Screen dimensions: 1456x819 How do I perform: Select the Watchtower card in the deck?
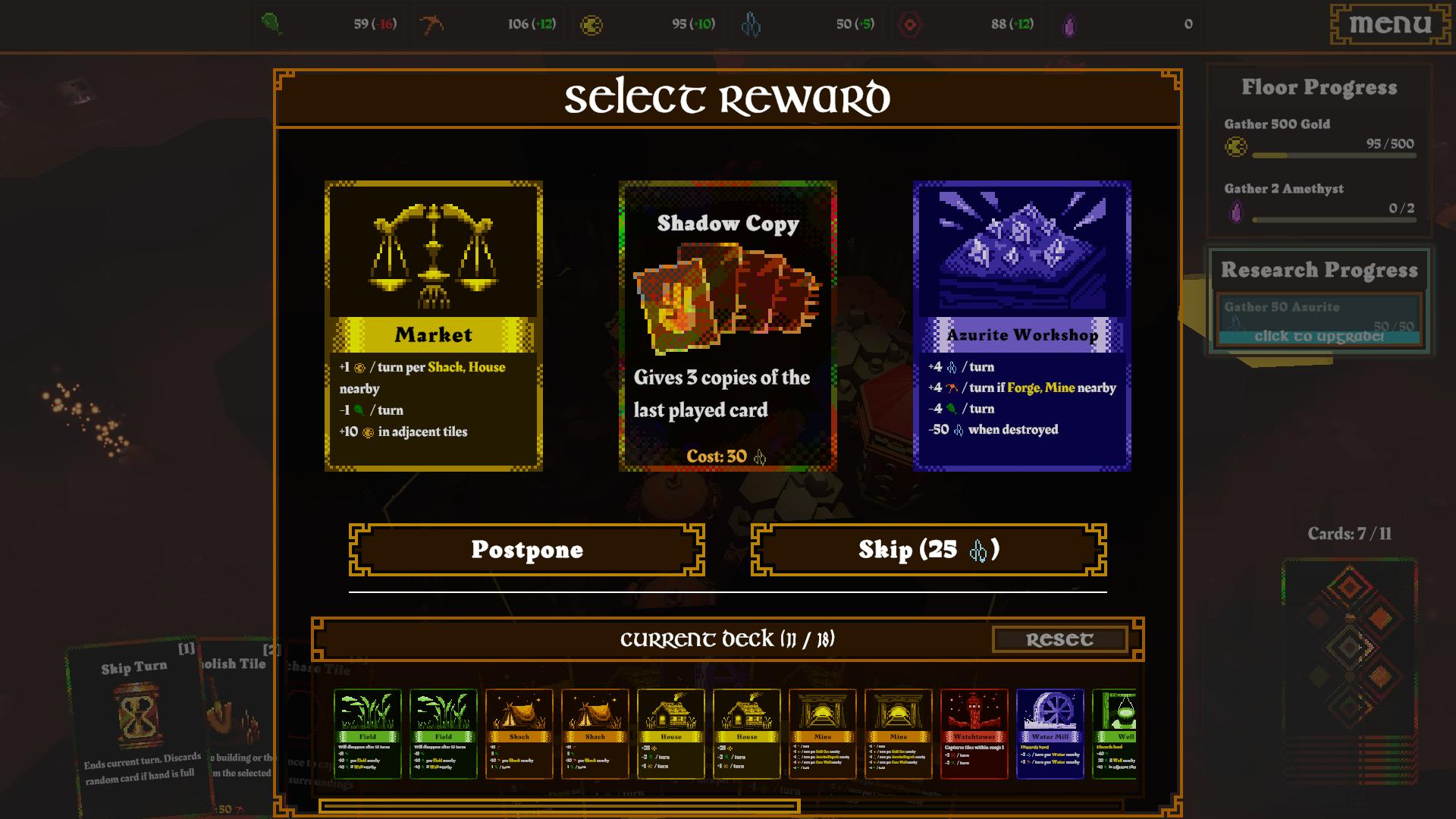[974, 733]
